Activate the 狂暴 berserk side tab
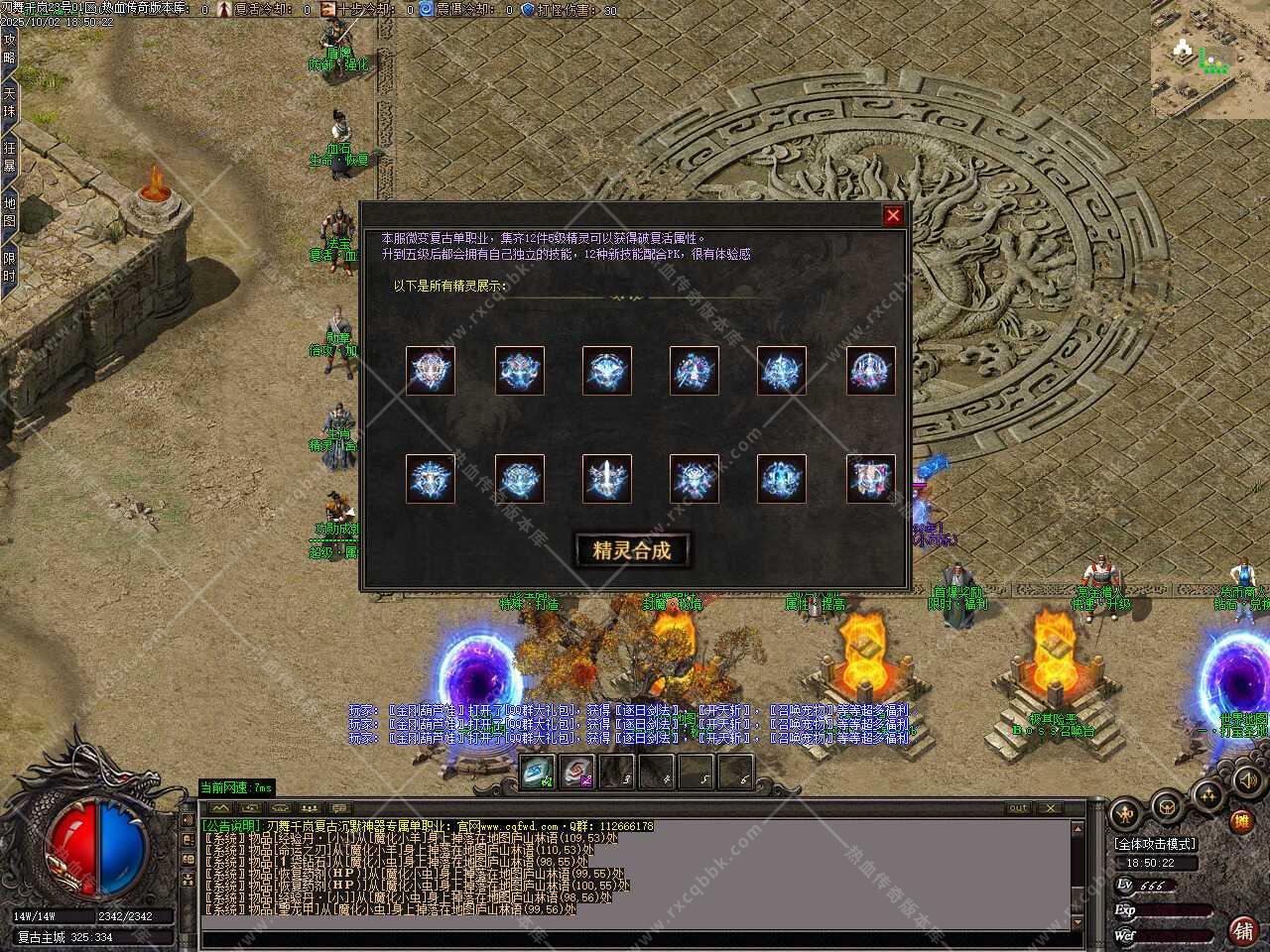Image resolution: width=1270 pixels, height=952 pixels. [x=9, y=157]
